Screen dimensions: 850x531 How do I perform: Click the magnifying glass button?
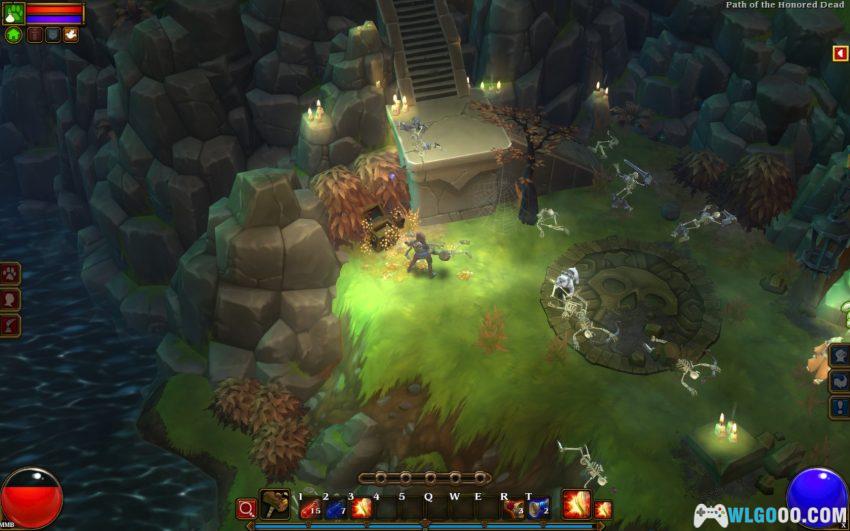point(246,508)
